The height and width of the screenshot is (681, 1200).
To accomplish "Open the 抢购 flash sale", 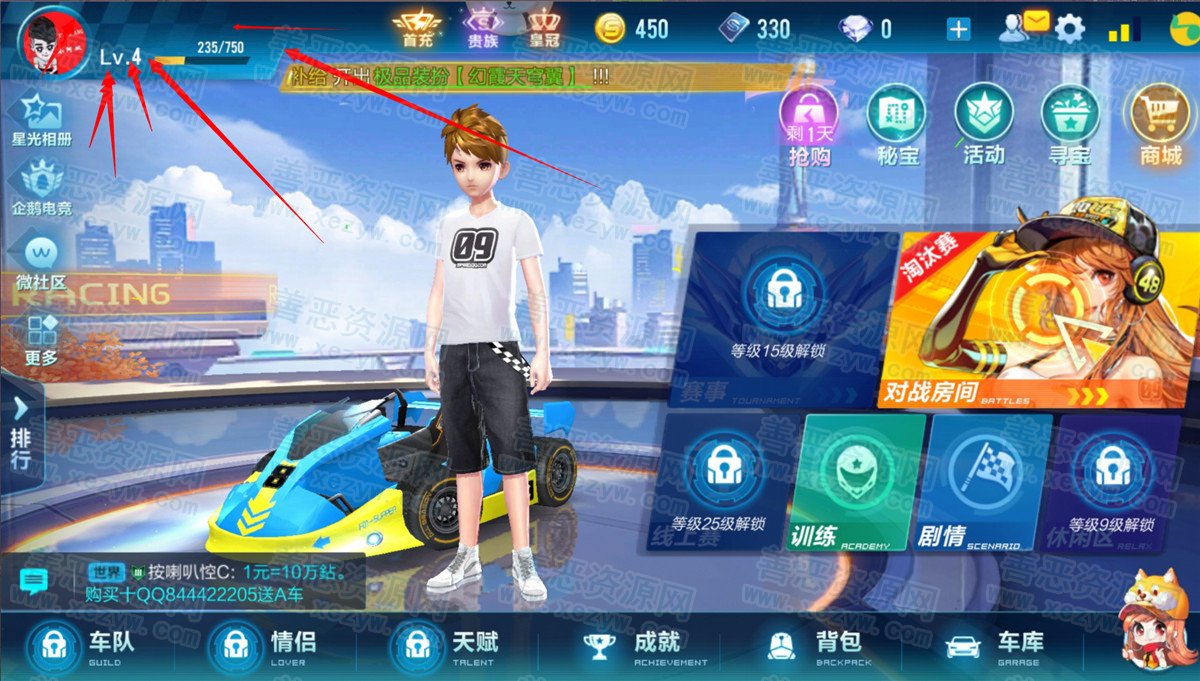I will [x=809, y=125].
